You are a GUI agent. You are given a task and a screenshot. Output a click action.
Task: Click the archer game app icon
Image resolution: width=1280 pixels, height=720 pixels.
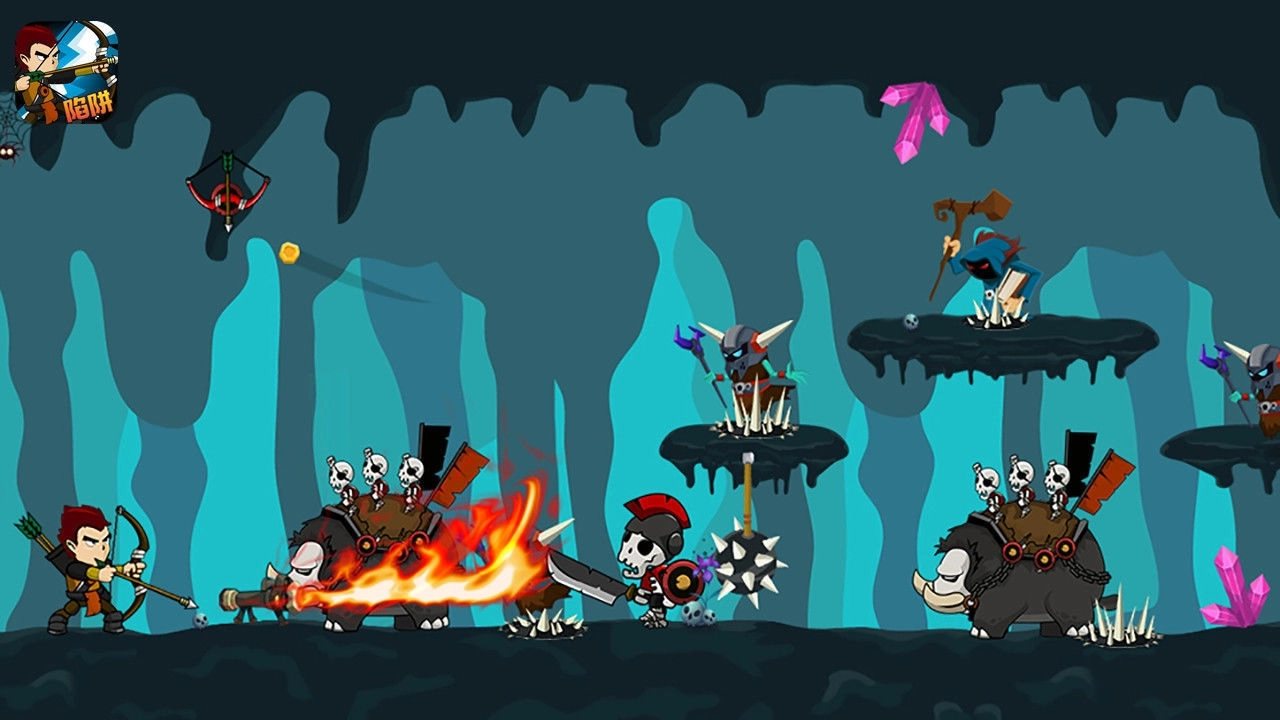tap(66, 72)
